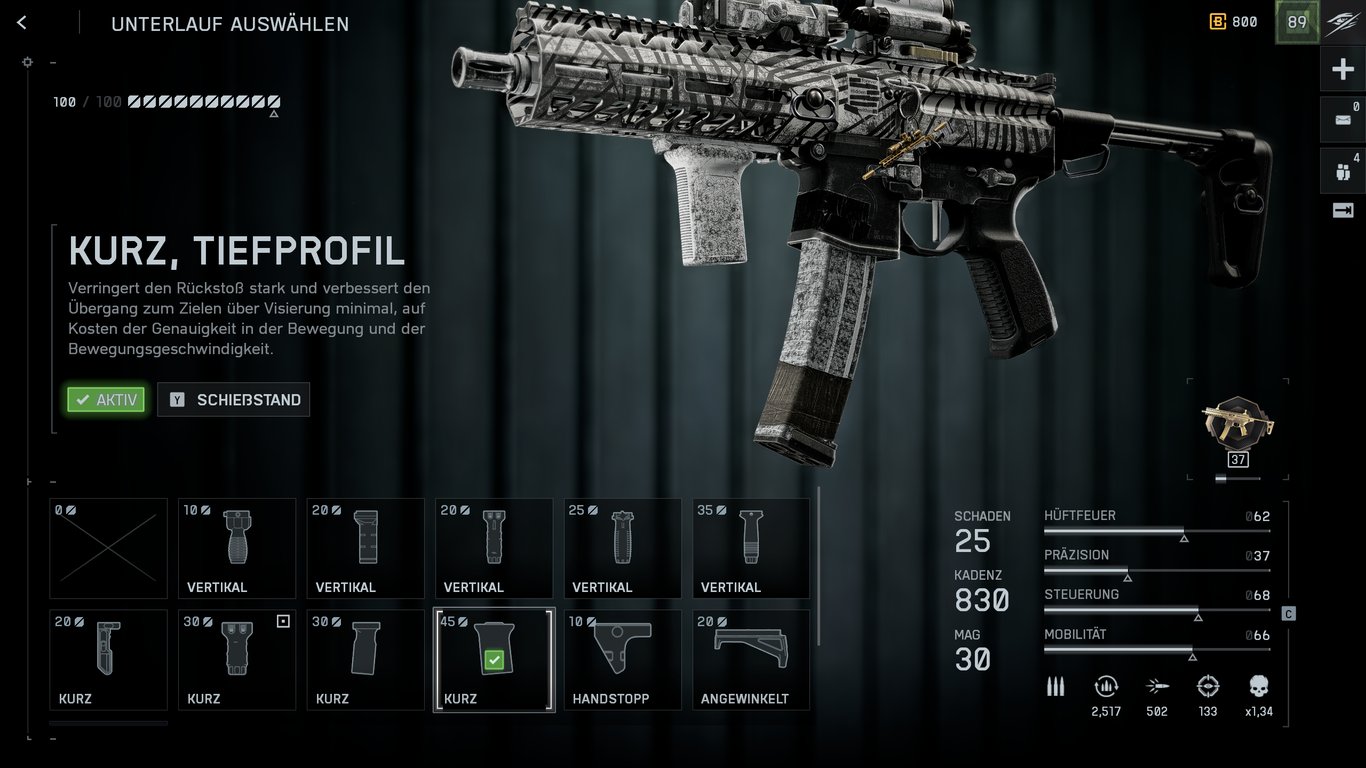This screenshot has width=1366, height=768.
Task: Select the 25-point Vertikal grip
Action: (622, 548)
